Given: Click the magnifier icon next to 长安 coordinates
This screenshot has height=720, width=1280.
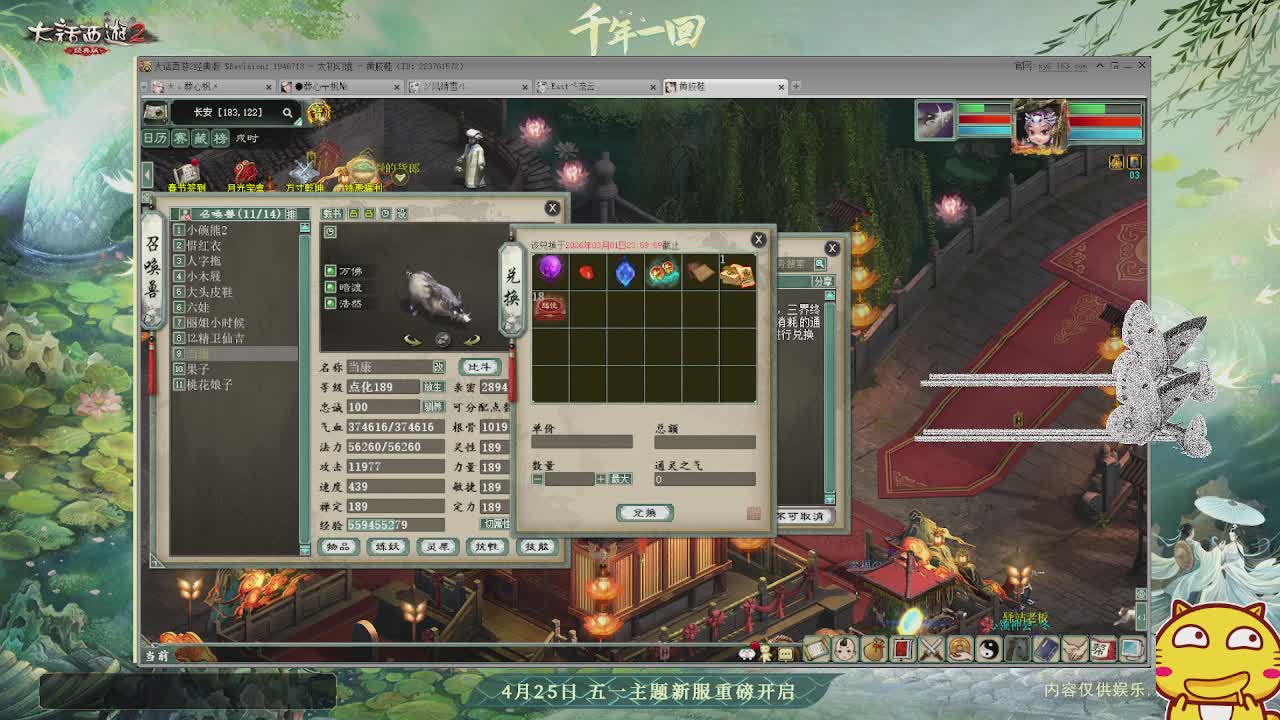Looking at the screenshot, I should pyautogui.click(x=287, y=113).
